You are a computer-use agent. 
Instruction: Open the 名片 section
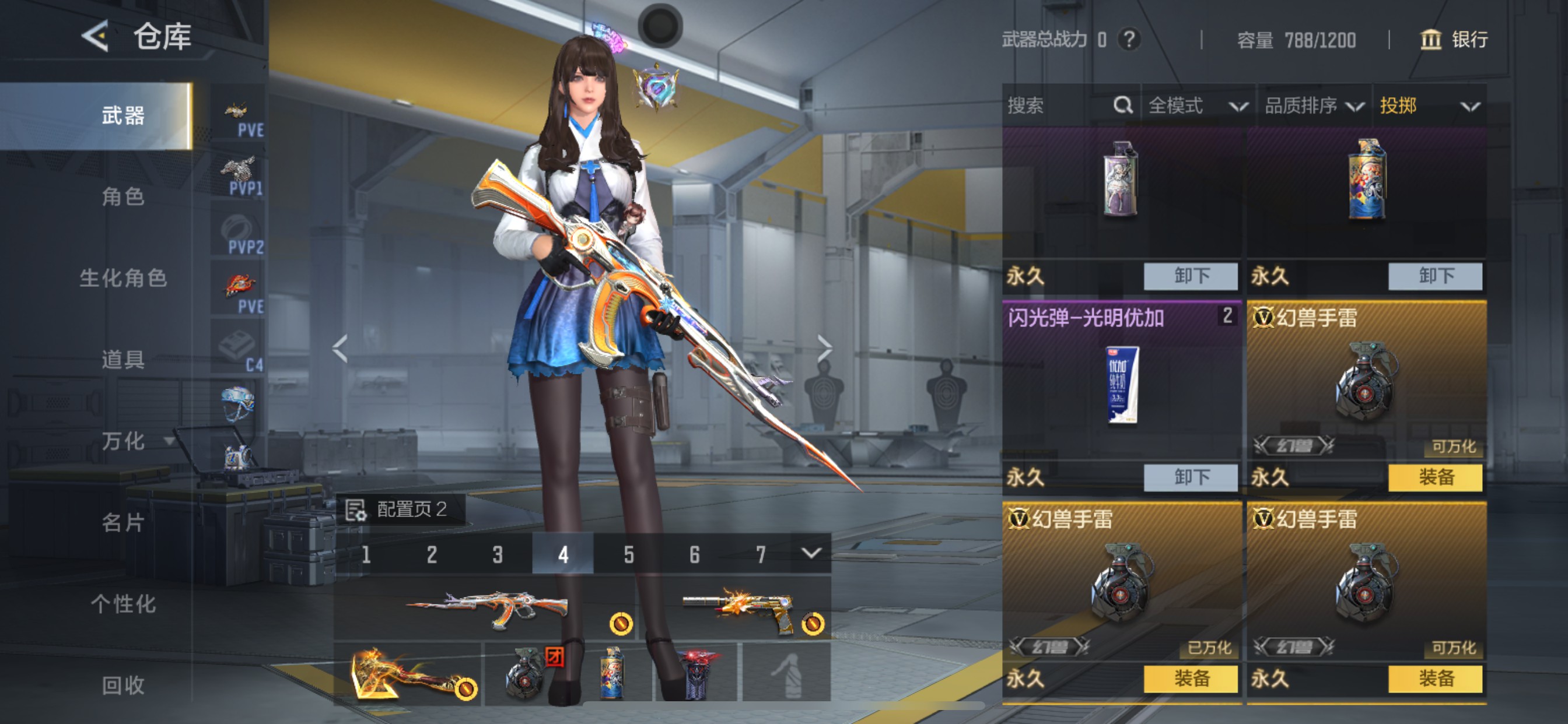pos(123,523)
